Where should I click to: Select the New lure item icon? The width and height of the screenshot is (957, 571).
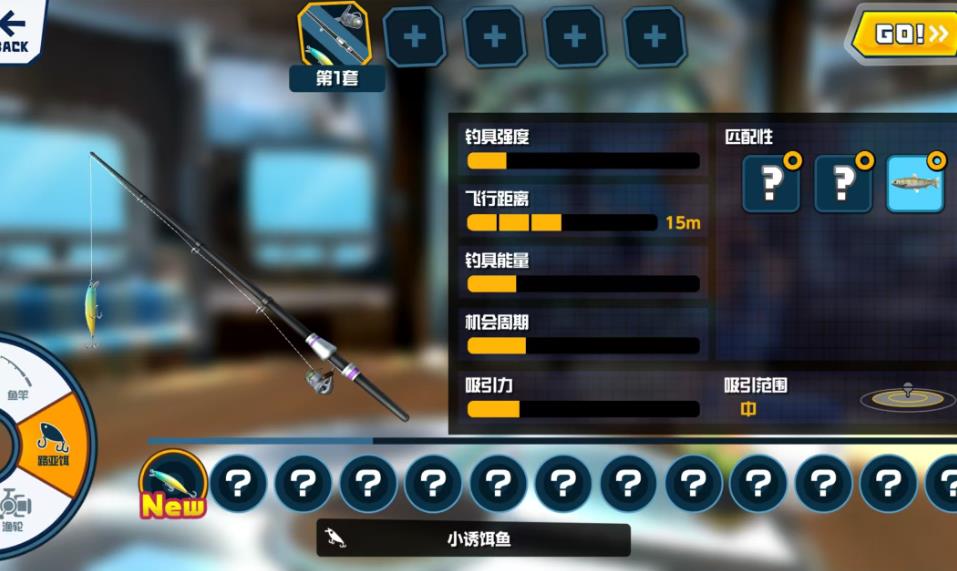coord(173,483)
